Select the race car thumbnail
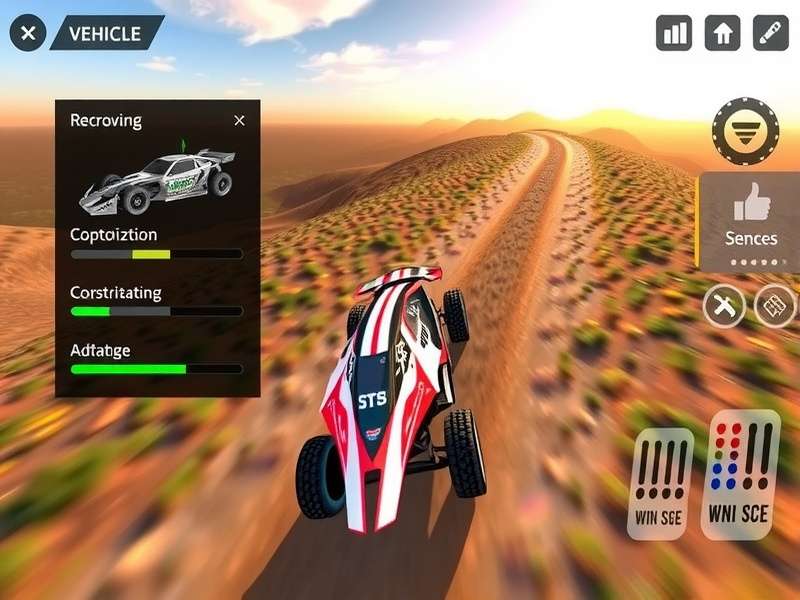The image size is (800, 600). click(x=158, y=180)
